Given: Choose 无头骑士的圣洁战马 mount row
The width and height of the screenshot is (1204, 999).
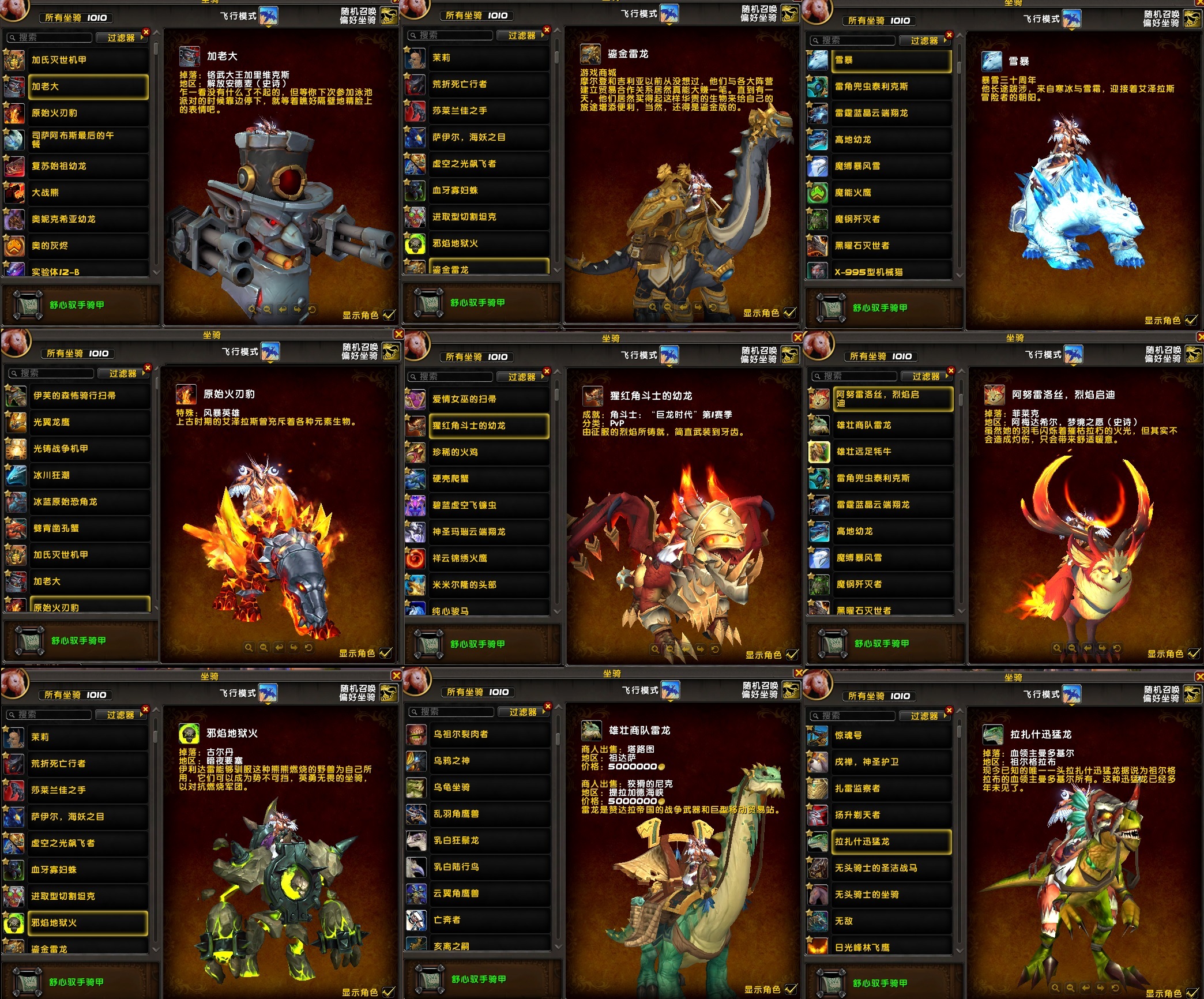Looking at the screenshot, I should point(891,868).
